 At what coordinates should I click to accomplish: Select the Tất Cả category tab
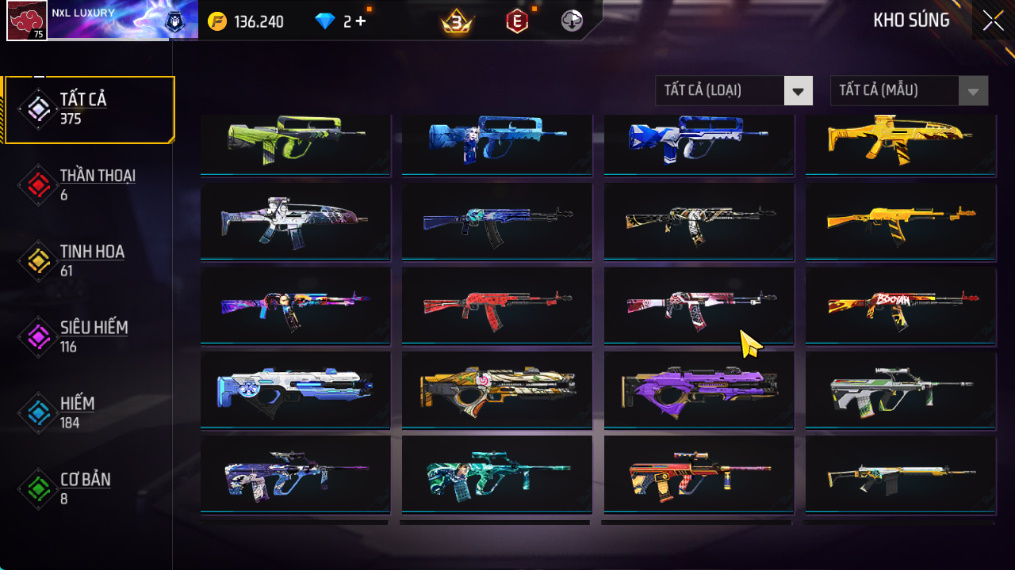[88, 109]
